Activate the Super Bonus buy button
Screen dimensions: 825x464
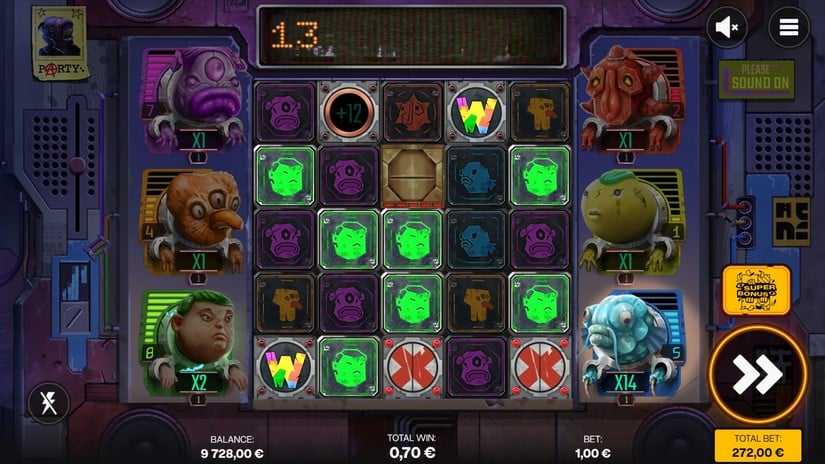(x=756, y=290)
